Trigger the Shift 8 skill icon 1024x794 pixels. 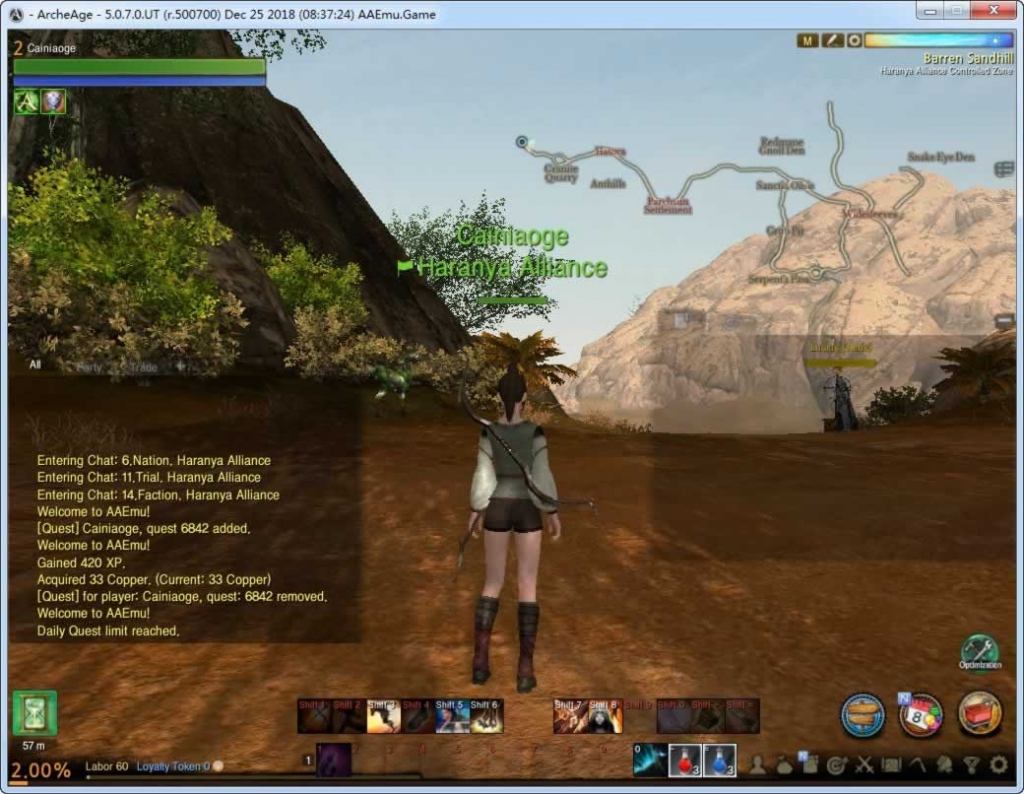pos(604,716)
